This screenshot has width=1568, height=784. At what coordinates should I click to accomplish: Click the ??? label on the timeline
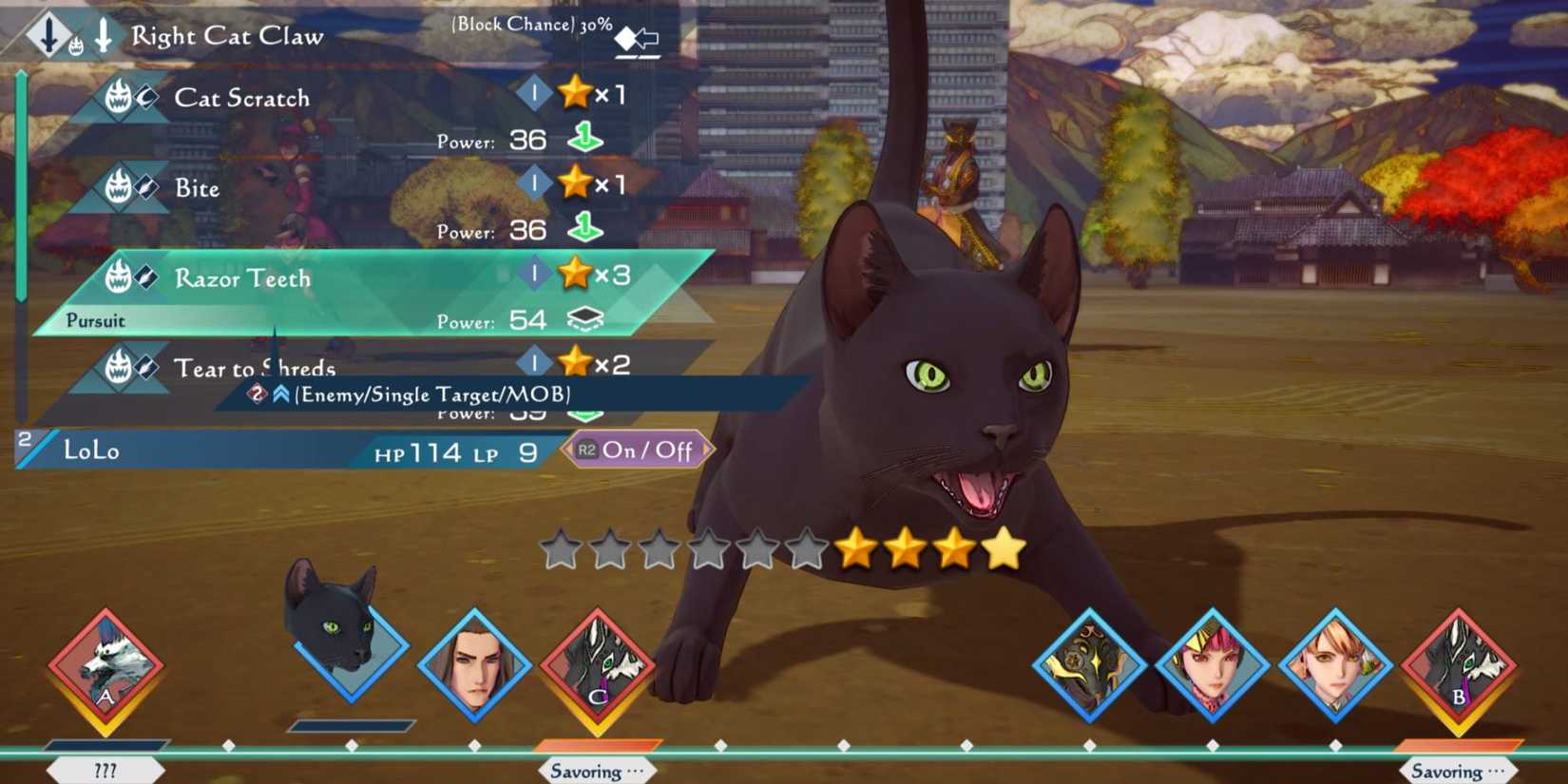(x=106, y=768)
